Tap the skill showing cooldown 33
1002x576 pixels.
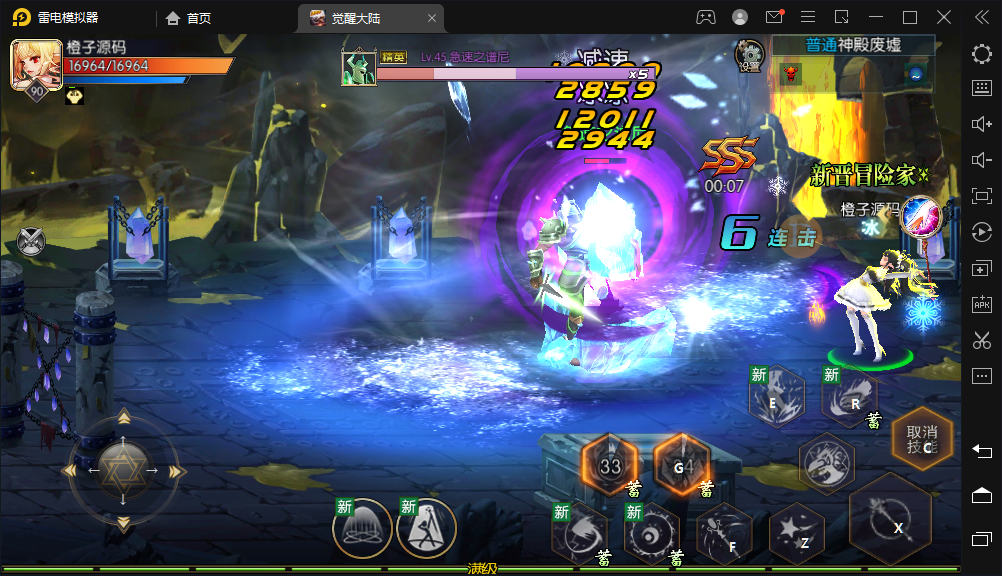pyautogui.click(x=609, y=465)
